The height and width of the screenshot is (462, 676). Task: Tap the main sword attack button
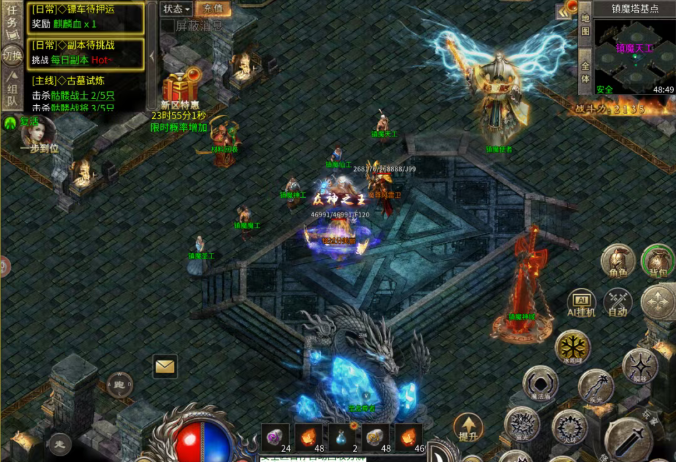627,437
